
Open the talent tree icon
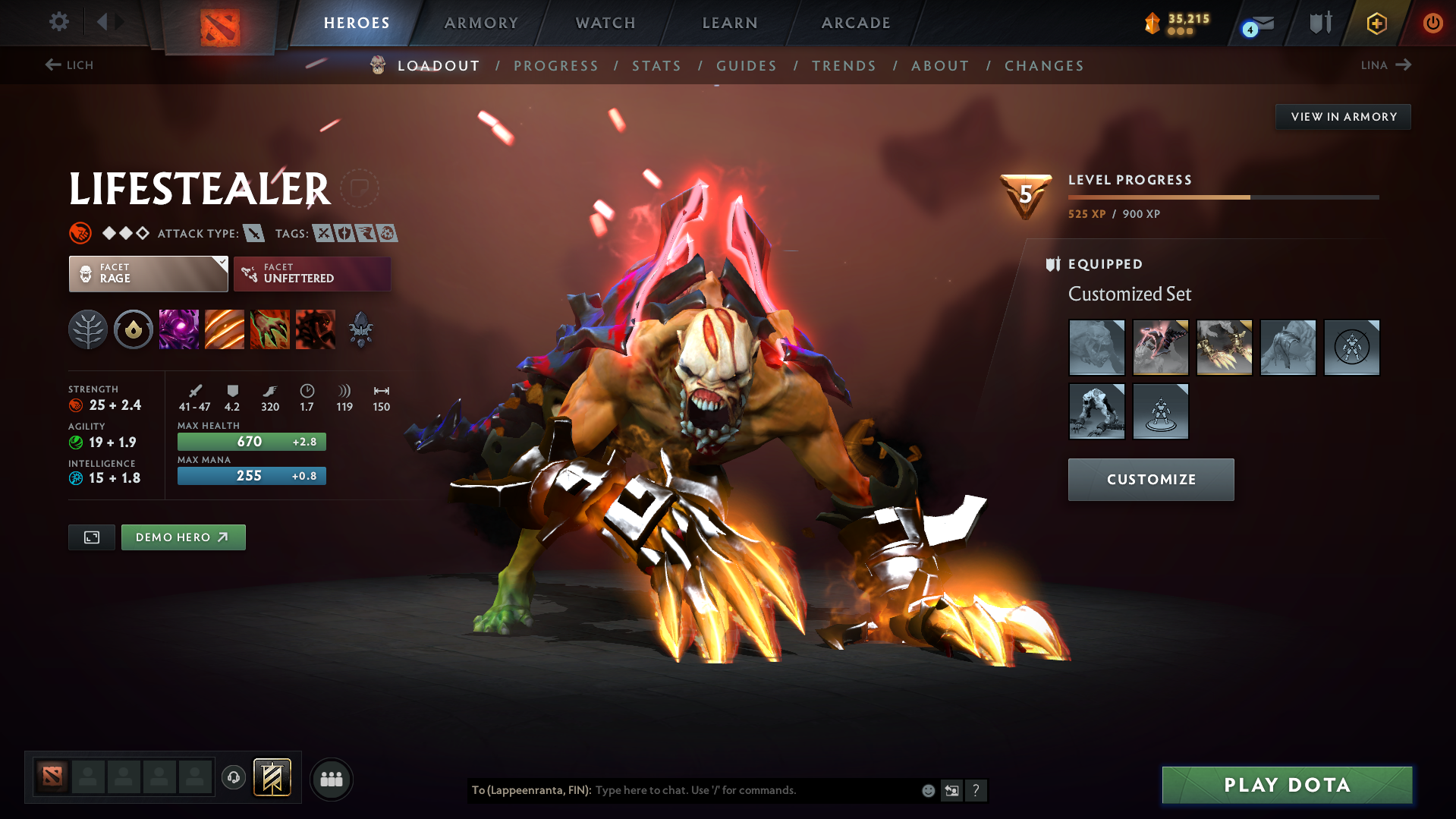[x=88, y=329]
